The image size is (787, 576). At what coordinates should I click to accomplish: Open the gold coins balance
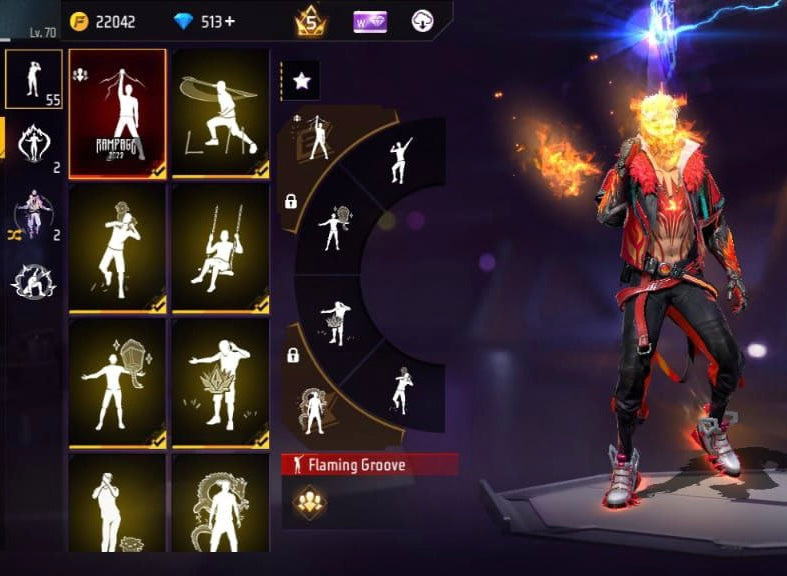[104, 21]
